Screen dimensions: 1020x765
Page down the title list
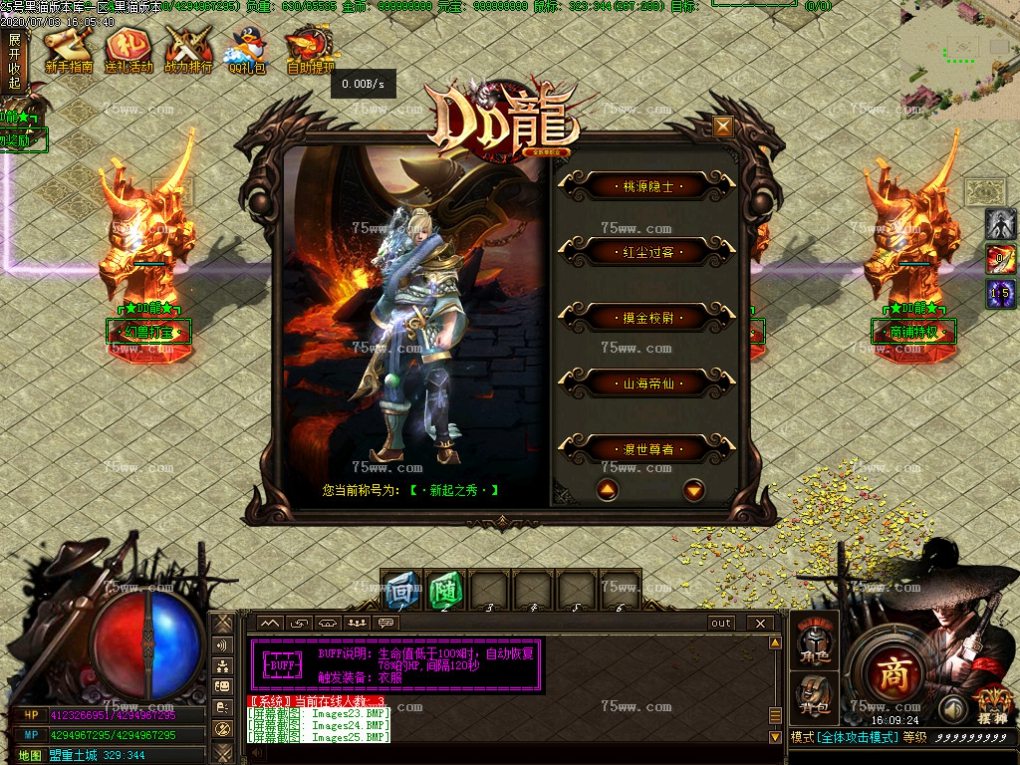[x=694, y=490]
